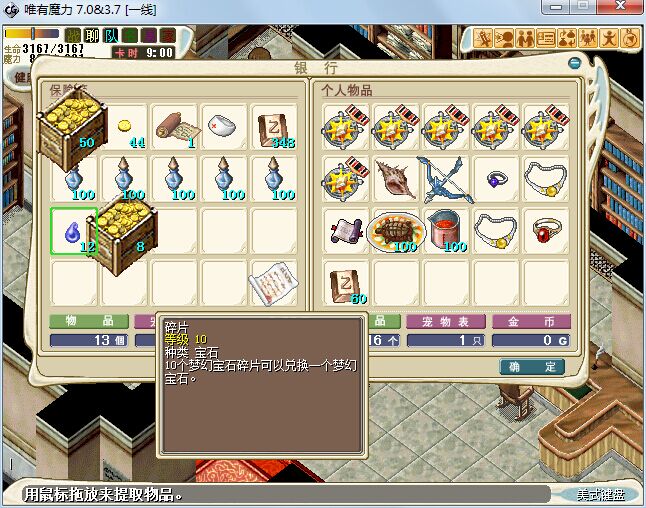Open the ID card icon in top toolbar
The width and height of the screenshot is (646, 508).
coord(546,39)
